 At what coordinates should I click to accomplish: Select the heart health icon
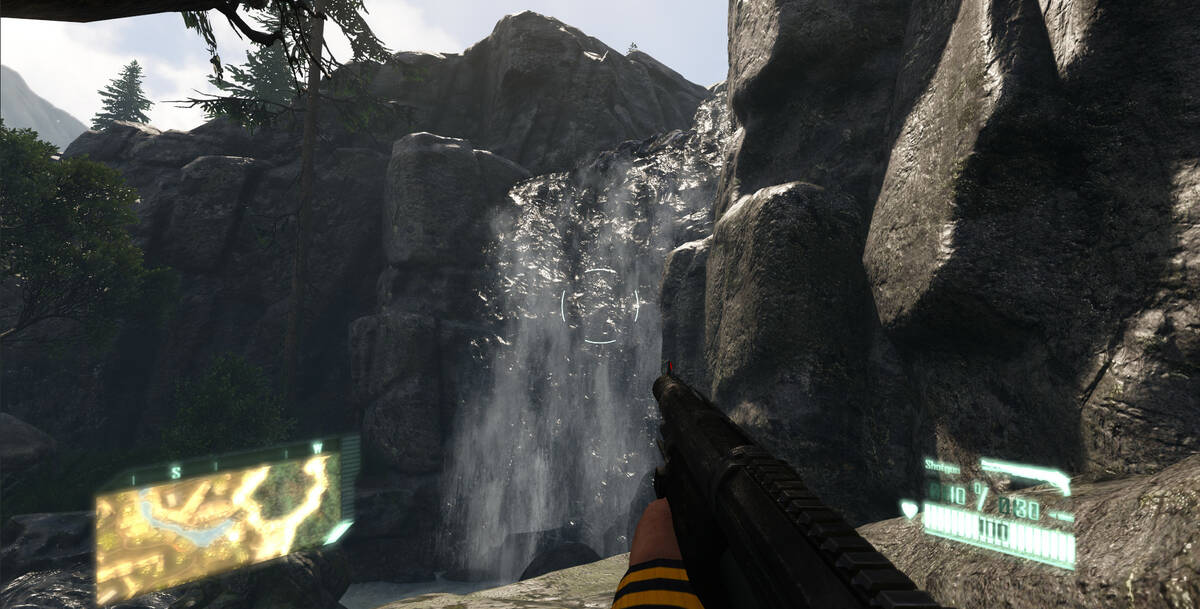(x=908, y=510)
